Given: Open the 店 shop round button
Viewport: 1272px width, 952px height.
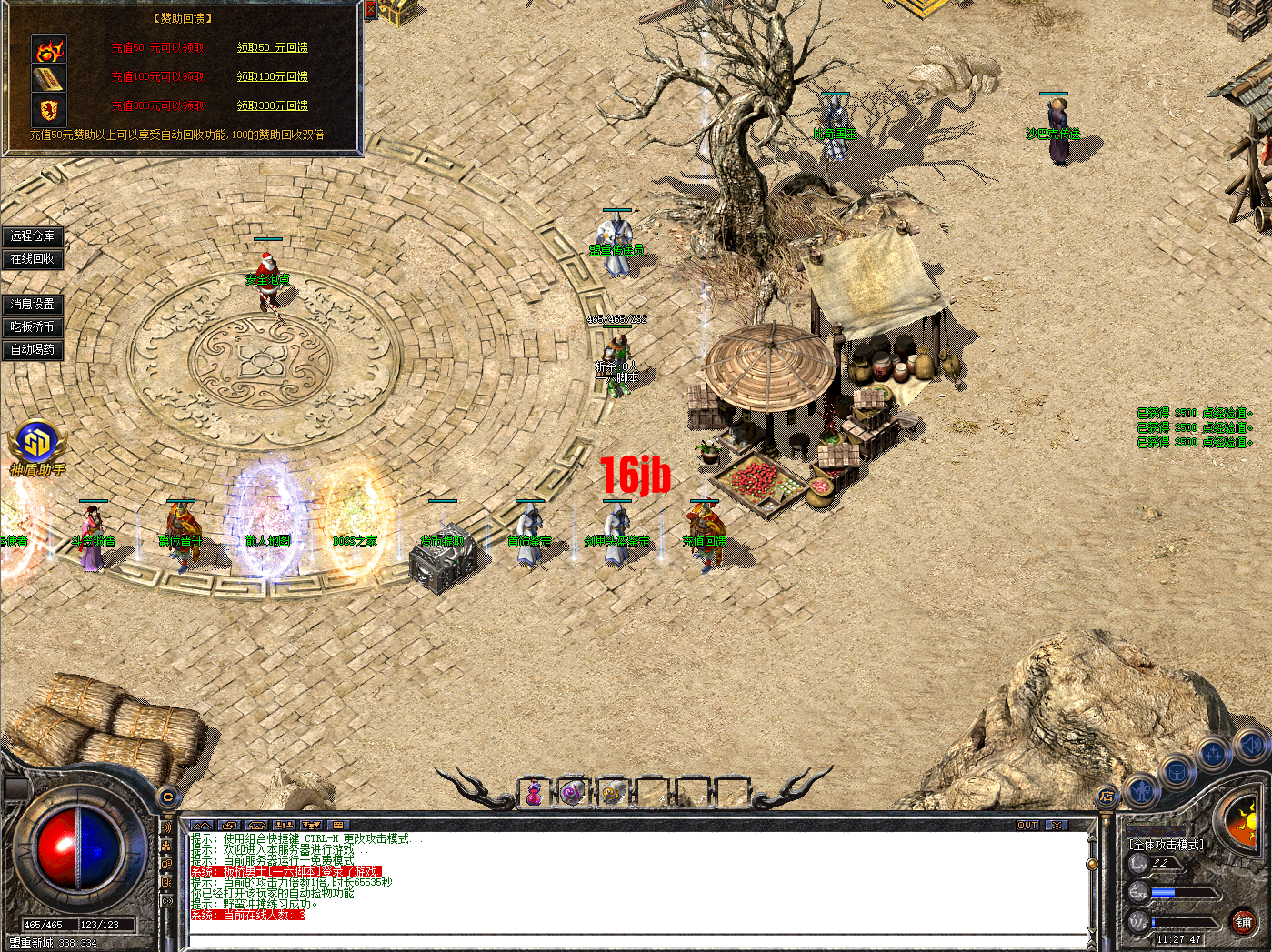Looking at the screenshot, I should [x=1107, y=797].
